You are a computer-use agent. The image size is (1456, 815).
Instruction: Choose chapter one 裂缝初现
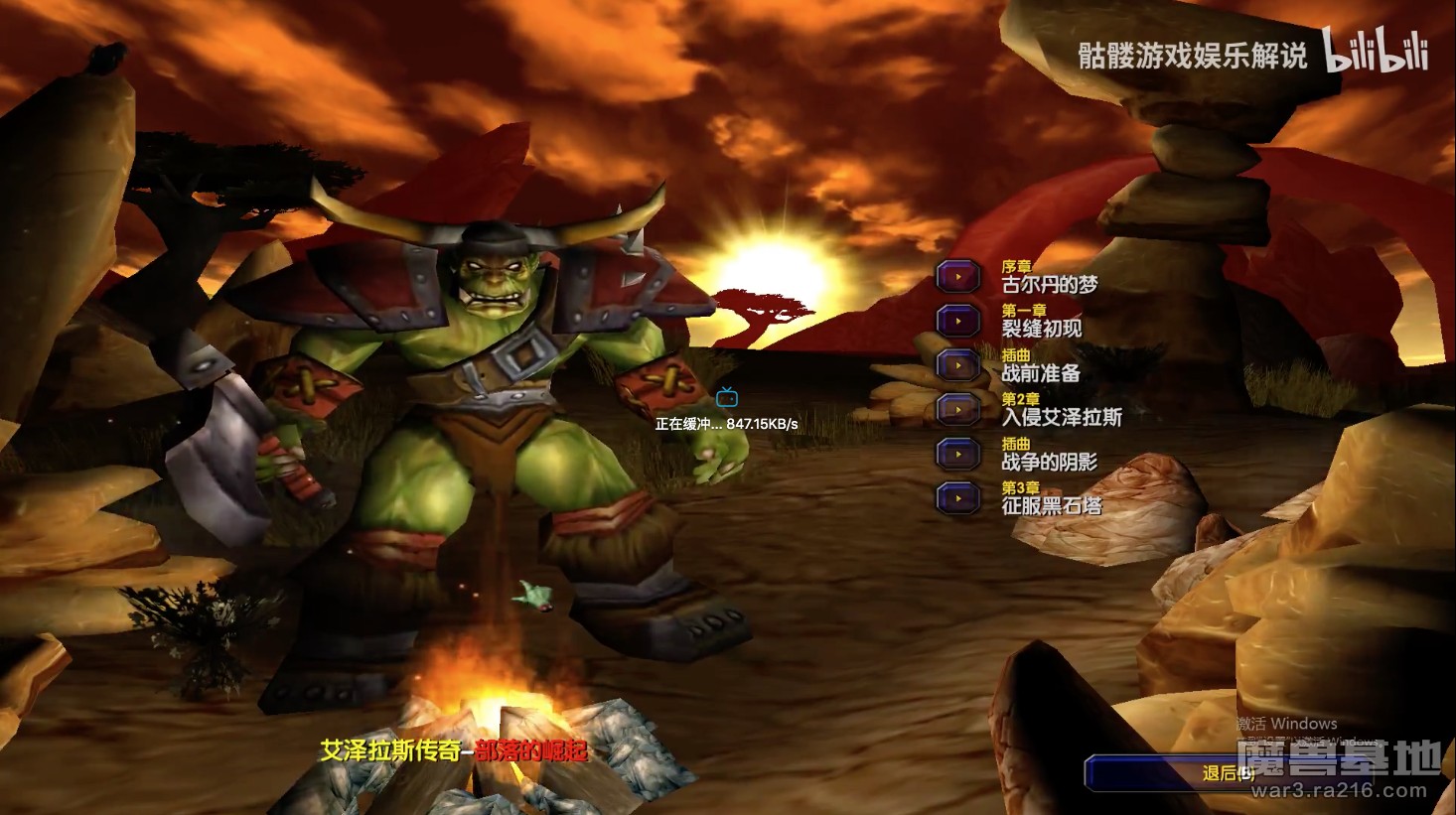(959, 321)
